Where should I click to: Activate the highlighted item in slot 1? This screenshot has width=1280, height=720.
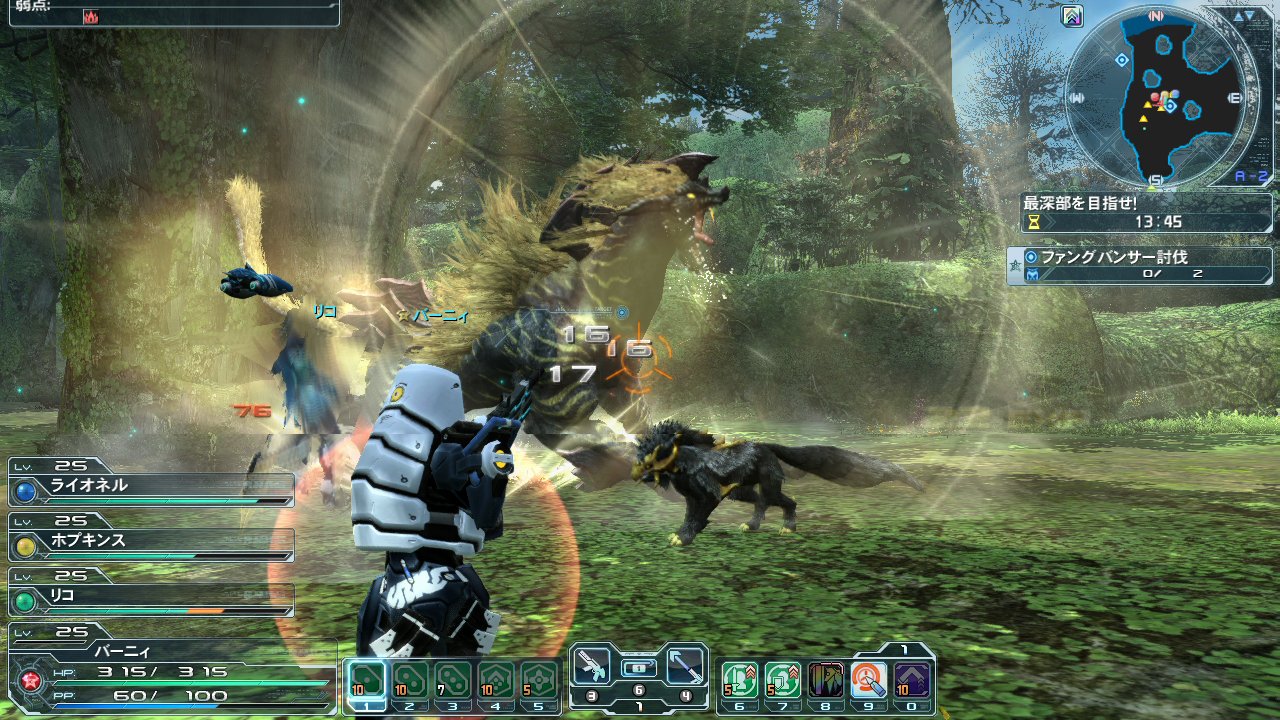click(x=365, y=680)
